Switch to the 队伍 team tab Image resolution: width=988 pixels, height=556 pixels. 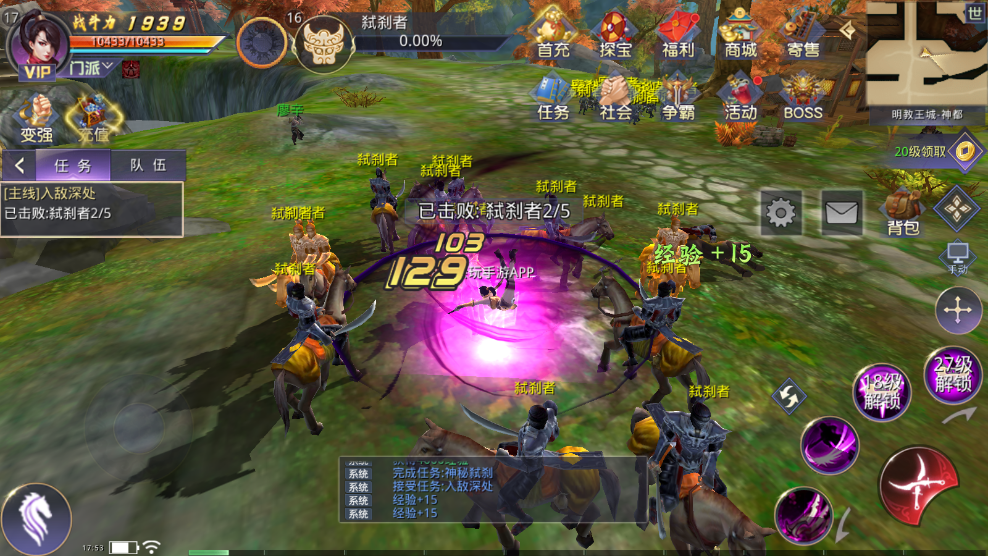[x=147, y=166]
